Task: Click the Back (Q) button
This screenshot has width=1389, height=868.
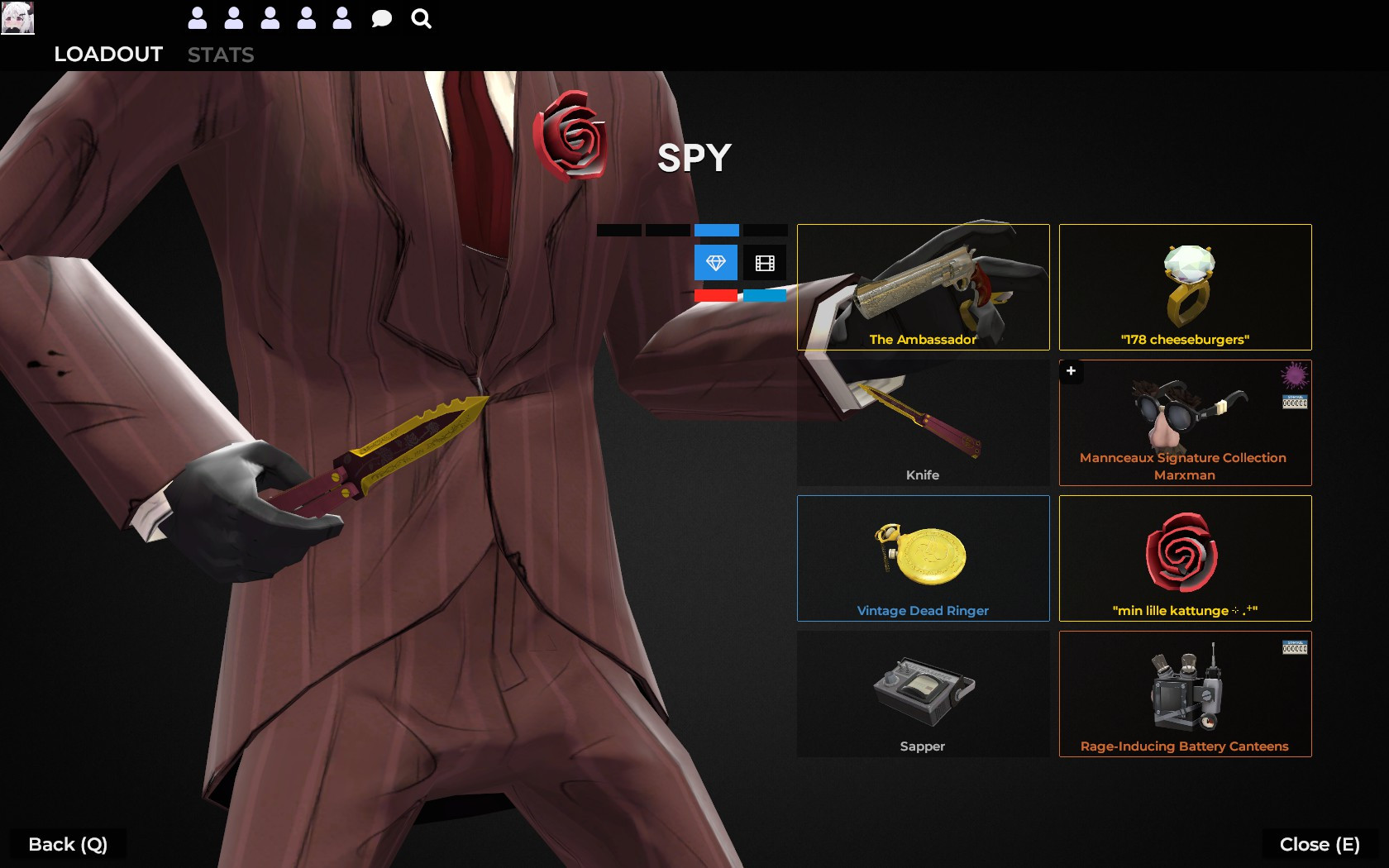Action: (x=66, y=844)
